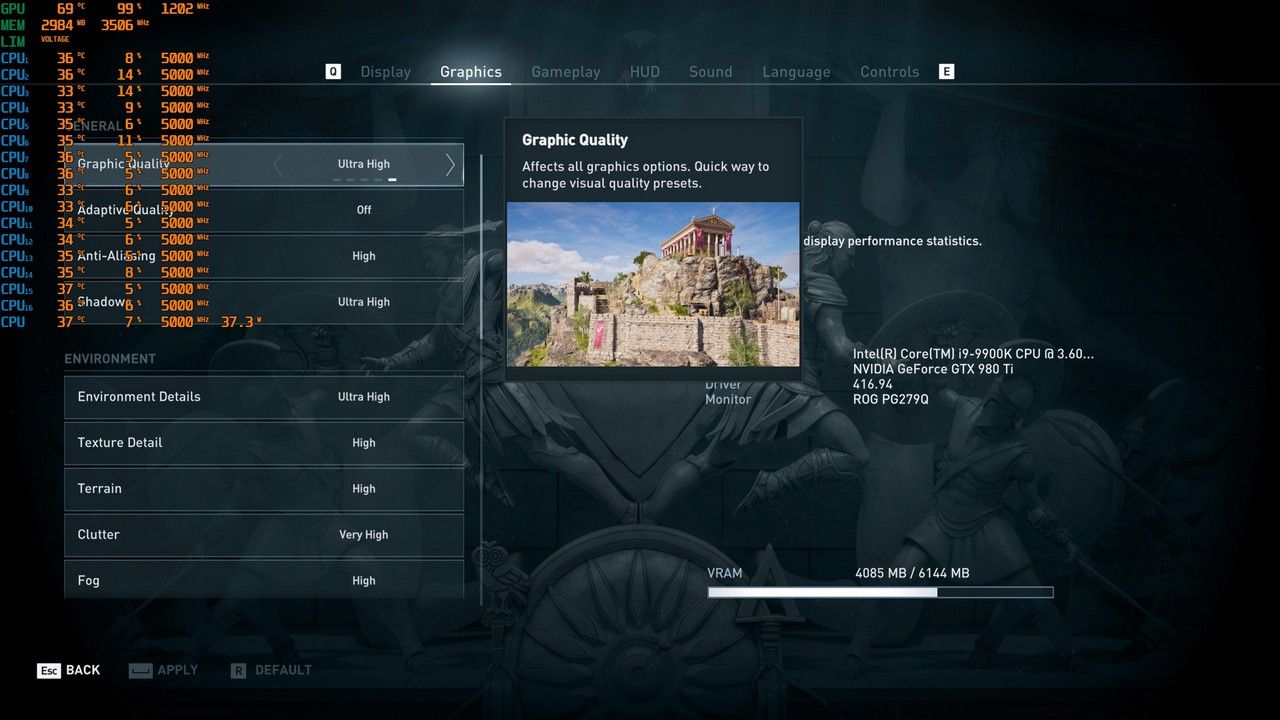Image resolution: width=1280 pixels, height=720 pixels.
Task: Select the Adaptive Quality row
Action: tap(264, 210)
